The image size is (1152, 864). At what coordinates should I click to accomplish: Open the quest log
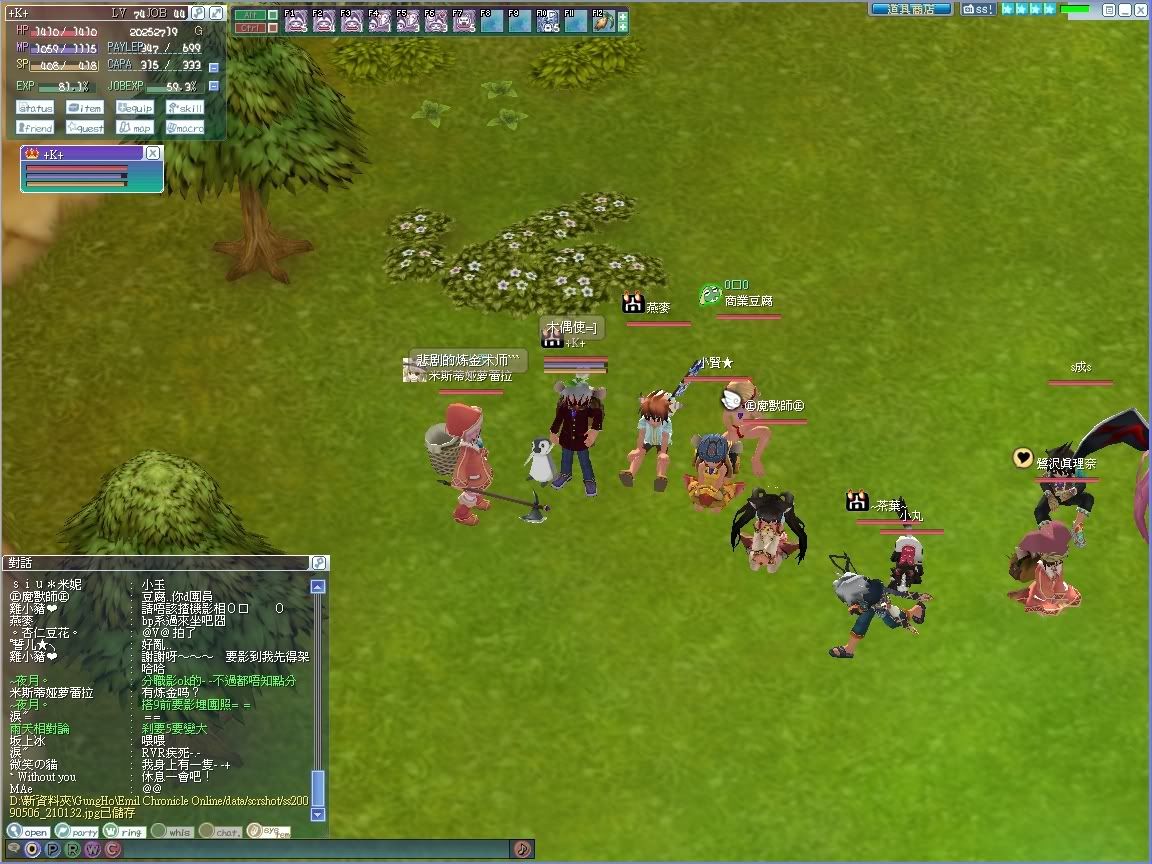[x=85, y=128]
